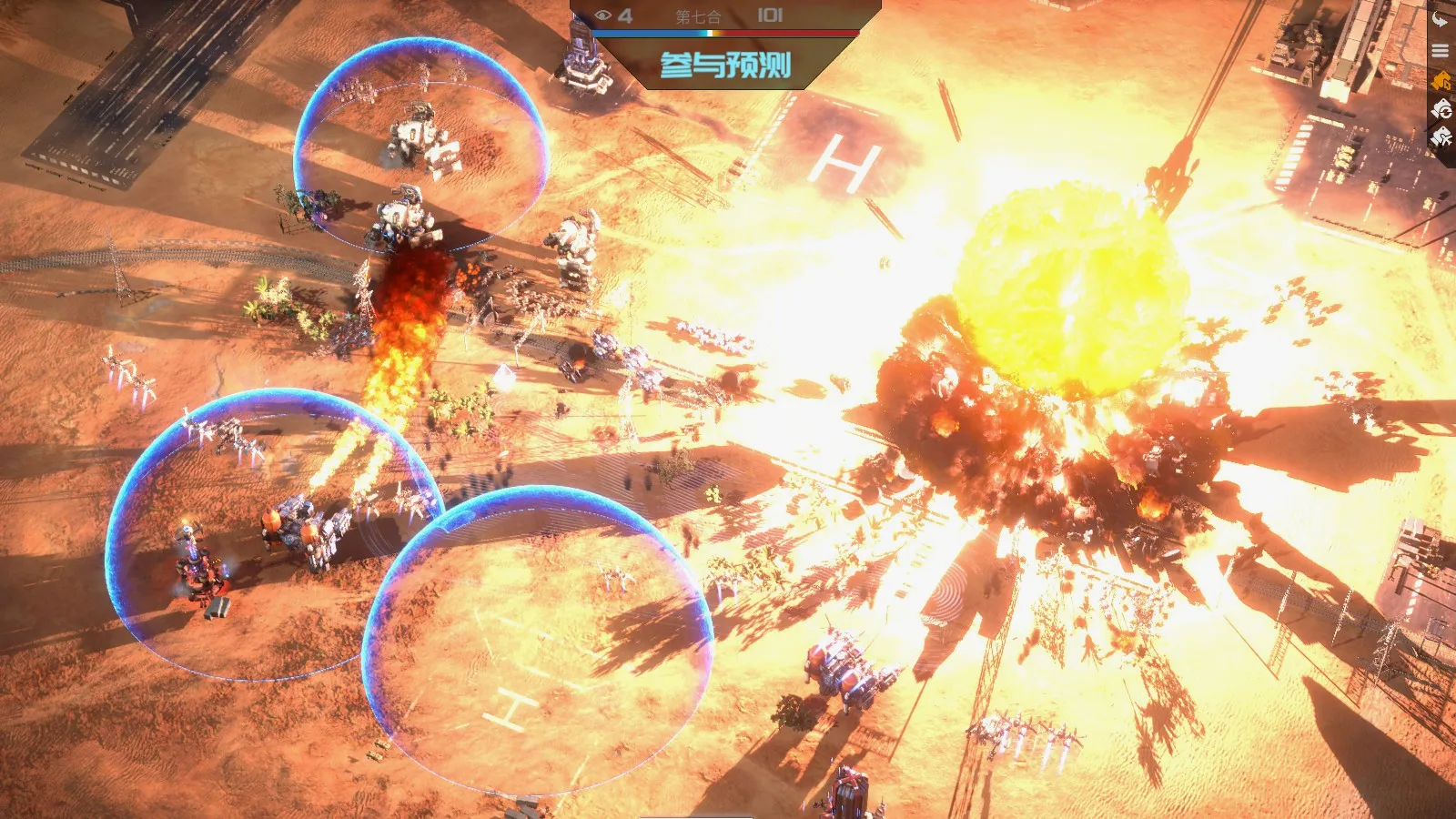1456x819 pixels.
Task: Open the three-line hamburger menu
Action: pyautogui.click(x=1441, y=51)
